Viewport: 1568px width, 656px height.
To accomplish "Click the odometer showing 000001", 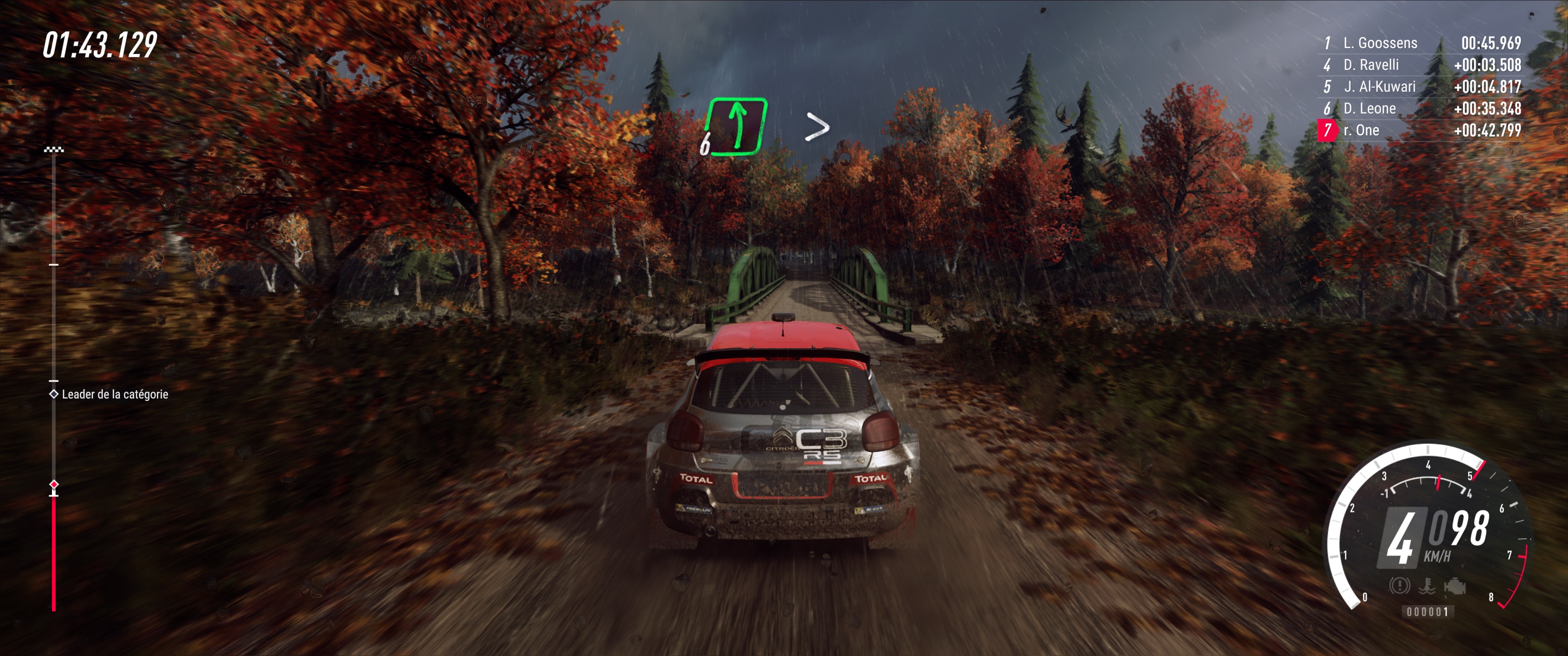I will point(1428,613).
